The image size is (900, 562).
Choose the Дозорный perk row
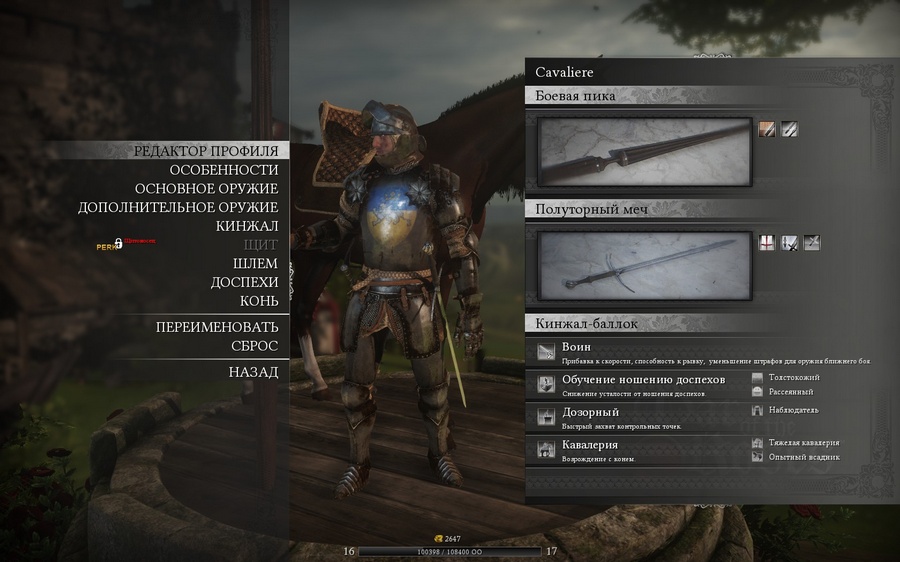pyautogui.click(x=640, y=416)
